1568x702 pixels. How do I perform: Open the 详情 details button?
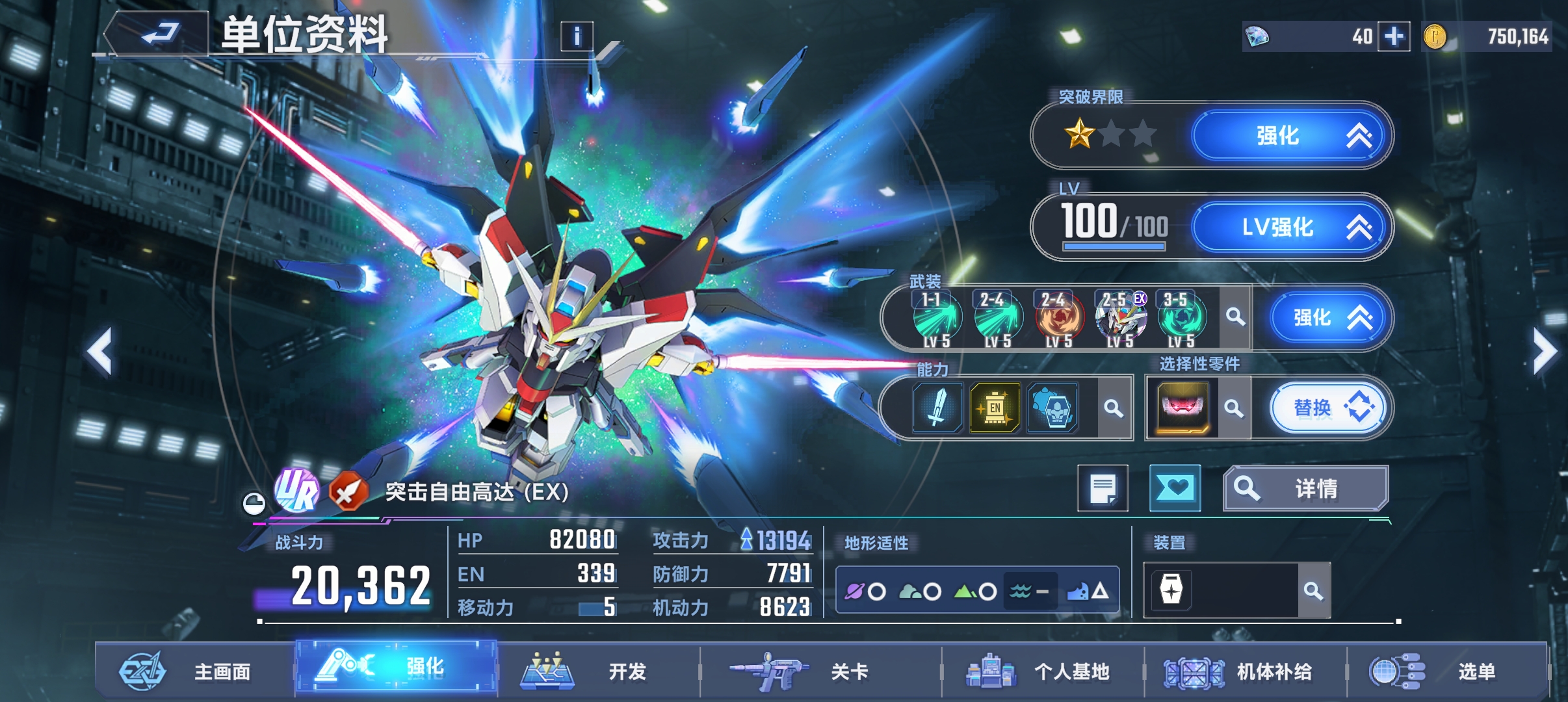click(1305, 488)
